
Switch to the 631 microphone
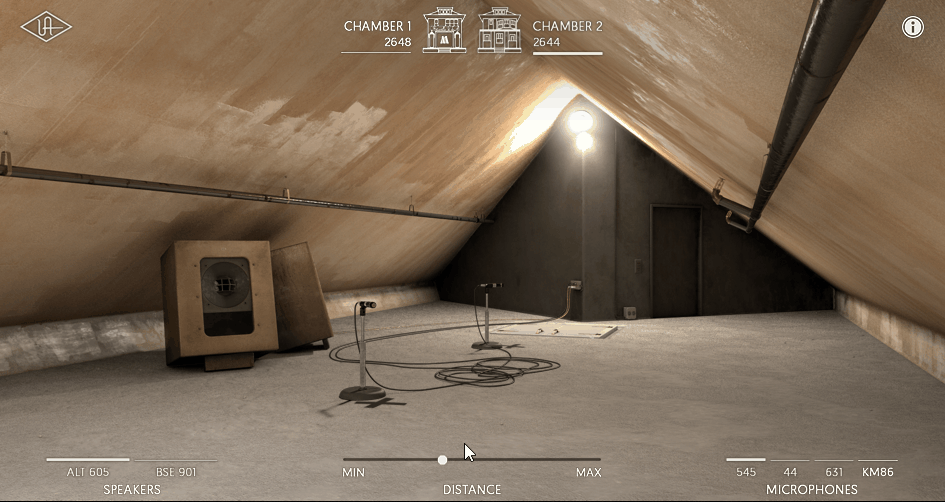(x=833, y=472)
